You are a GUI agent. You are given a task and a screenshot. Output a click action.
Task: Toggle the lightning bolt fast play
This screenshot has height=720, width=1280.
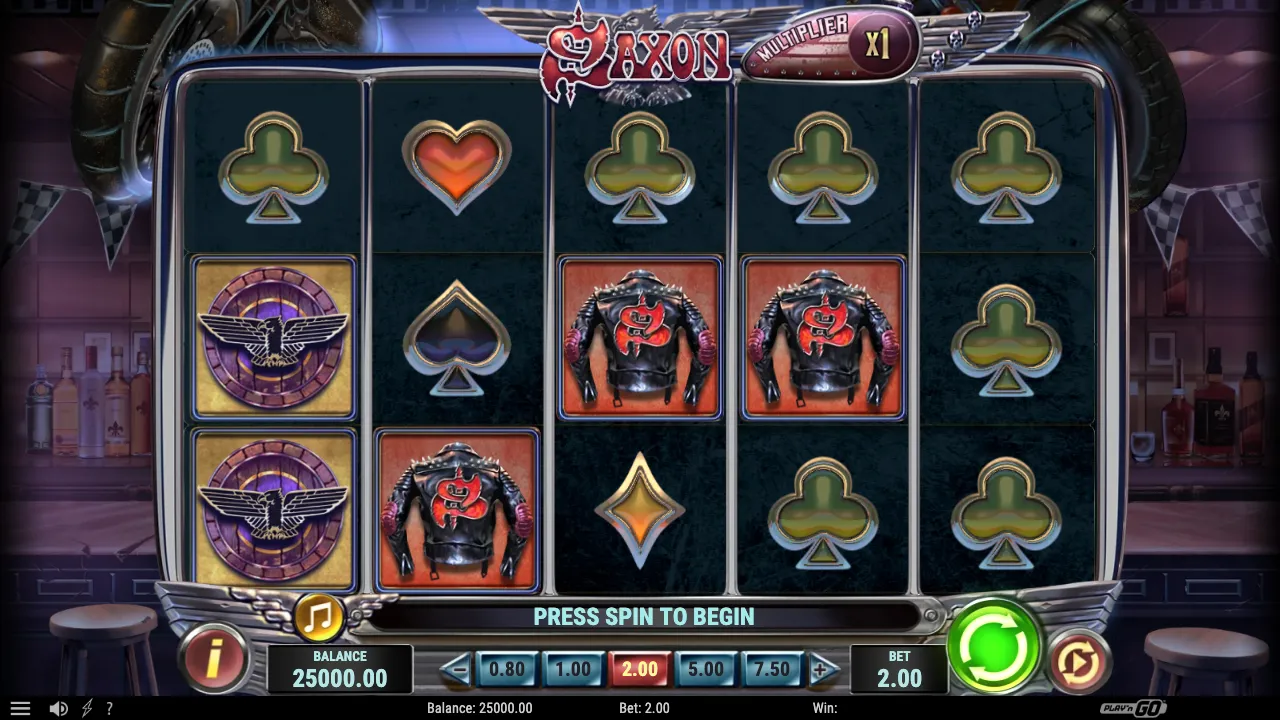[x=87, y=708]
